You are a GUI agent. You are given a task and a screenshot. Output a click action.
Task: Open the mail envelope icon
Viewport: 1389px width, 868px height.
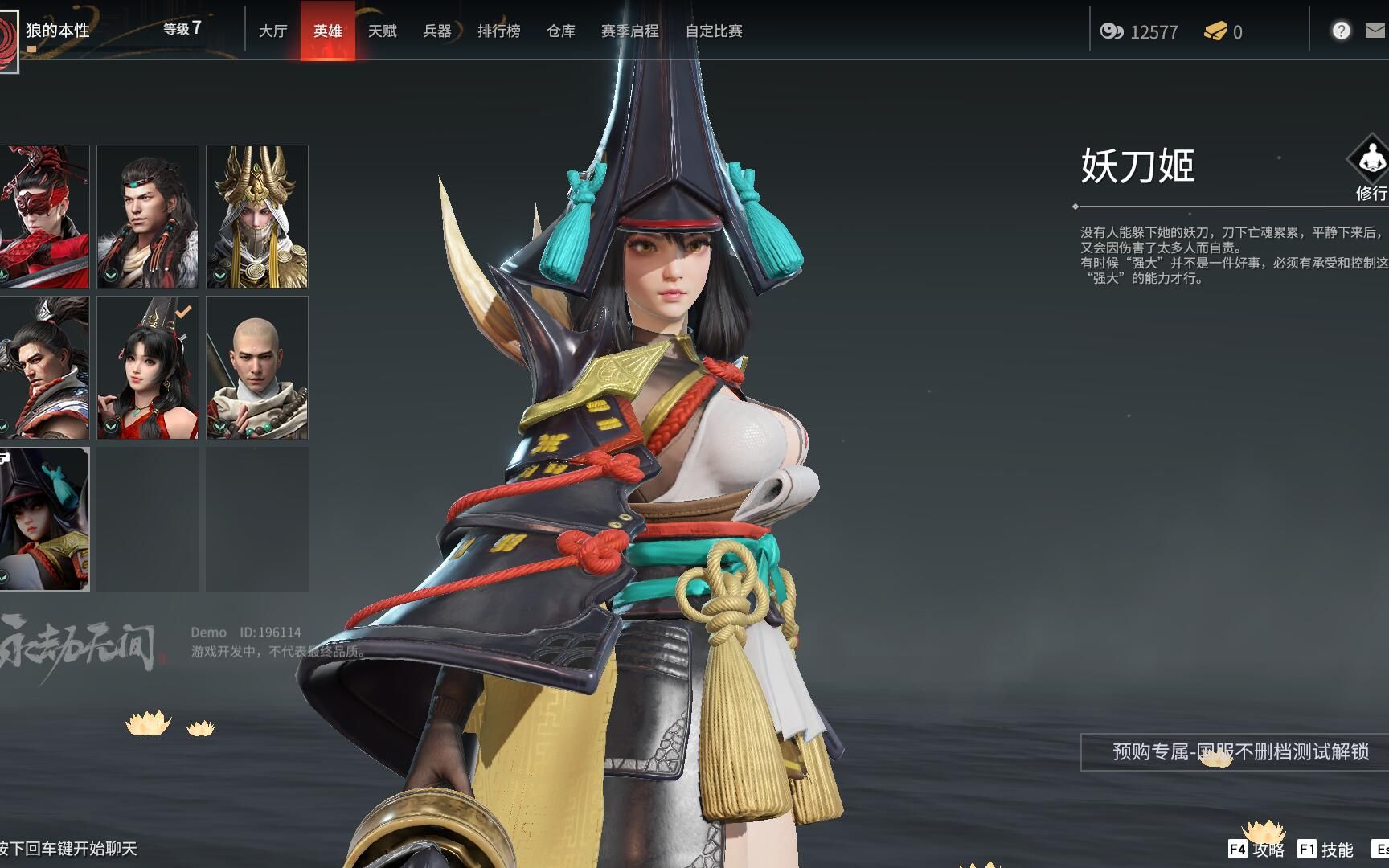pos(1378,31)
